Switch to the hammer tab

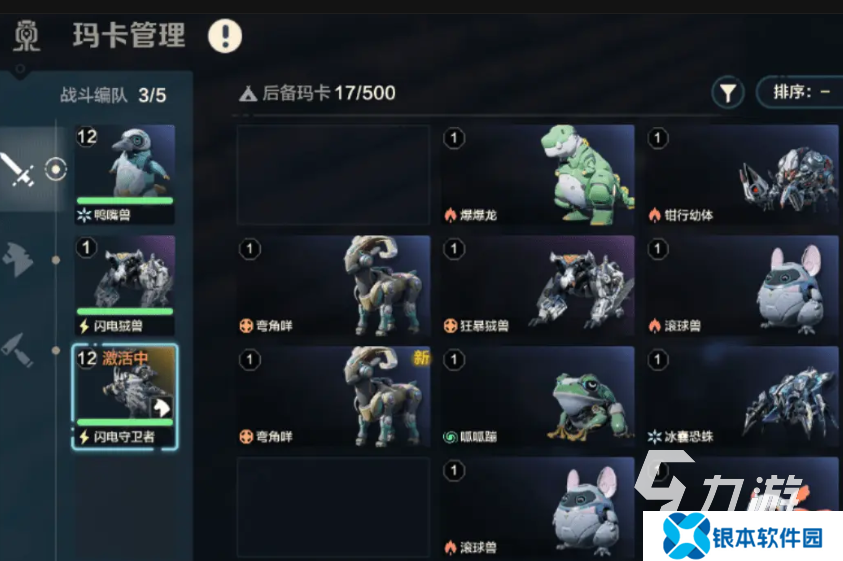coord(19,350)
